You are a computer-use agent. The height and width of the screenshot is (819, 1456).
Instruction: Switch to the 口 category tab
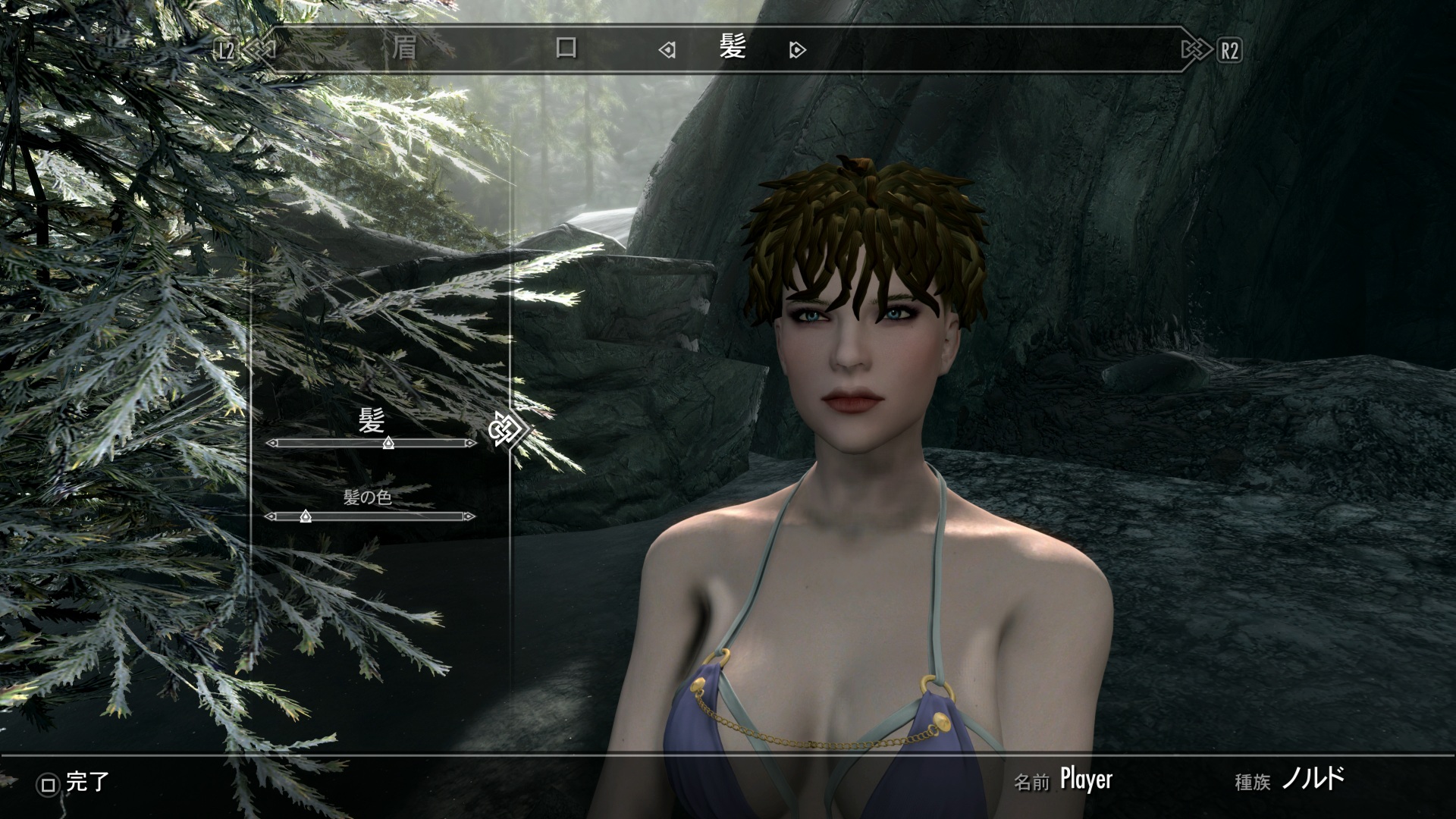[566, 49]
